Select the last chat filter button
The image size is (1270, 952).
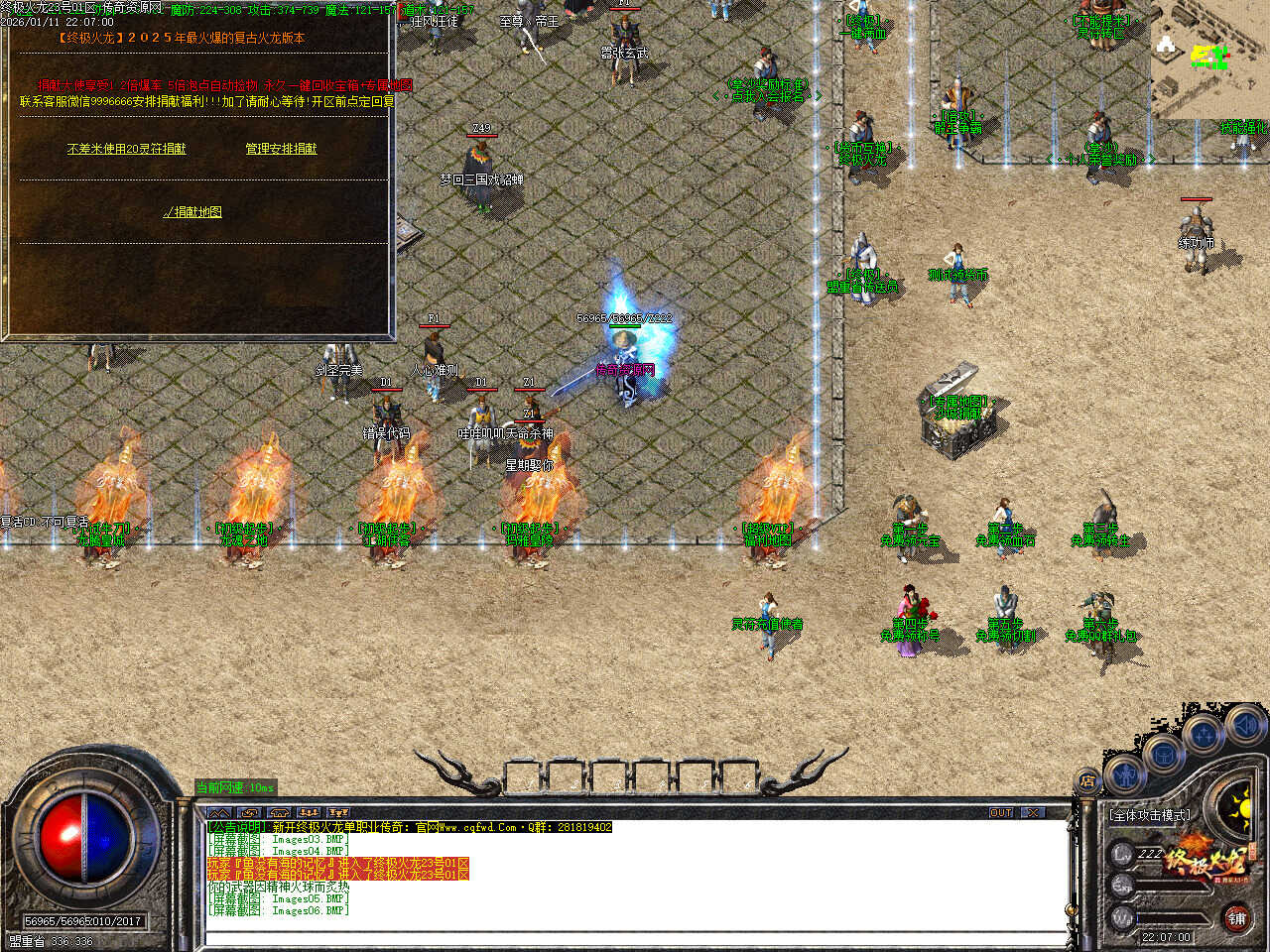pyautogui.click(x=338, y=812)
